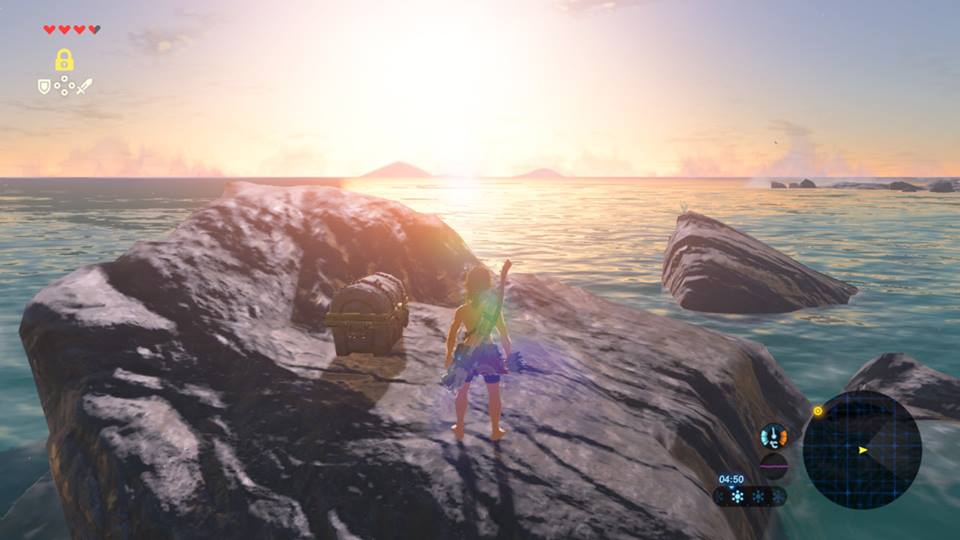Click the yellow padlock icon
960x540 pixels.
tap(64, 60)
